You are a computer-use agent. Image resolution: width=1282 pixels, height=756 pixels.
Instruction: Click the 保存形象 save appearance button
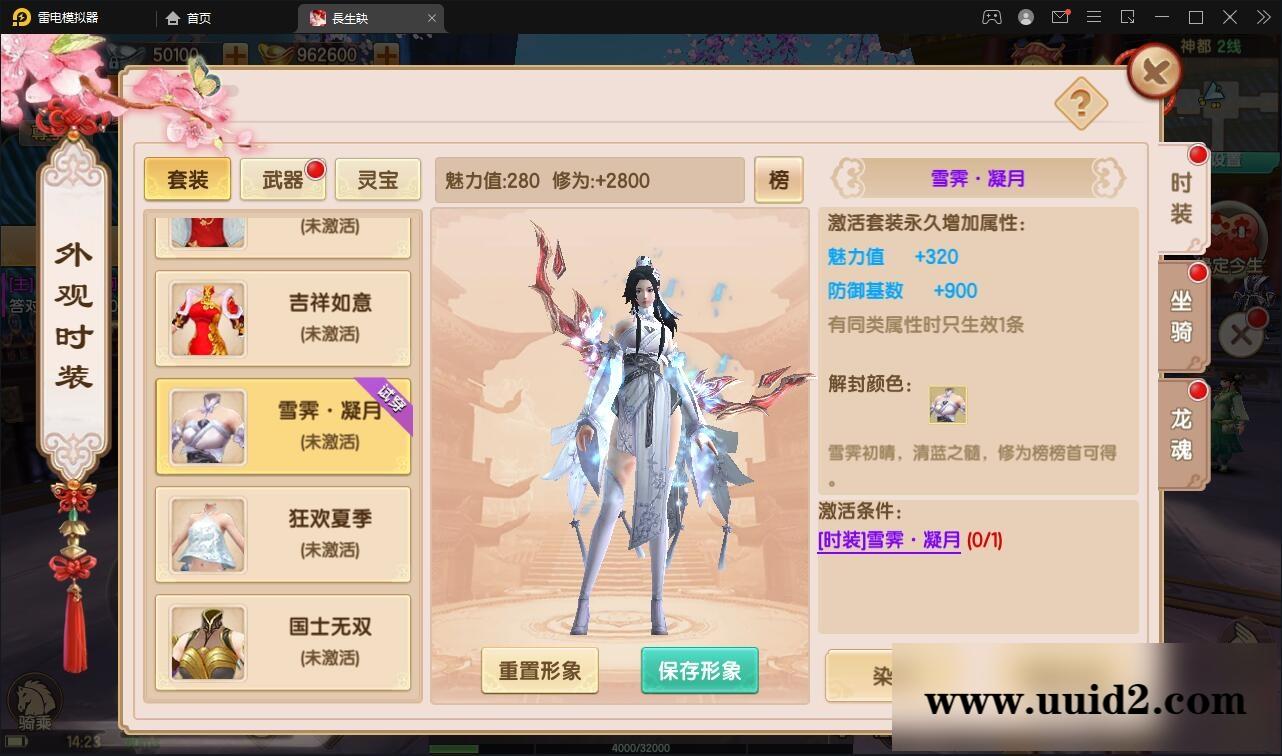[699, 671]
